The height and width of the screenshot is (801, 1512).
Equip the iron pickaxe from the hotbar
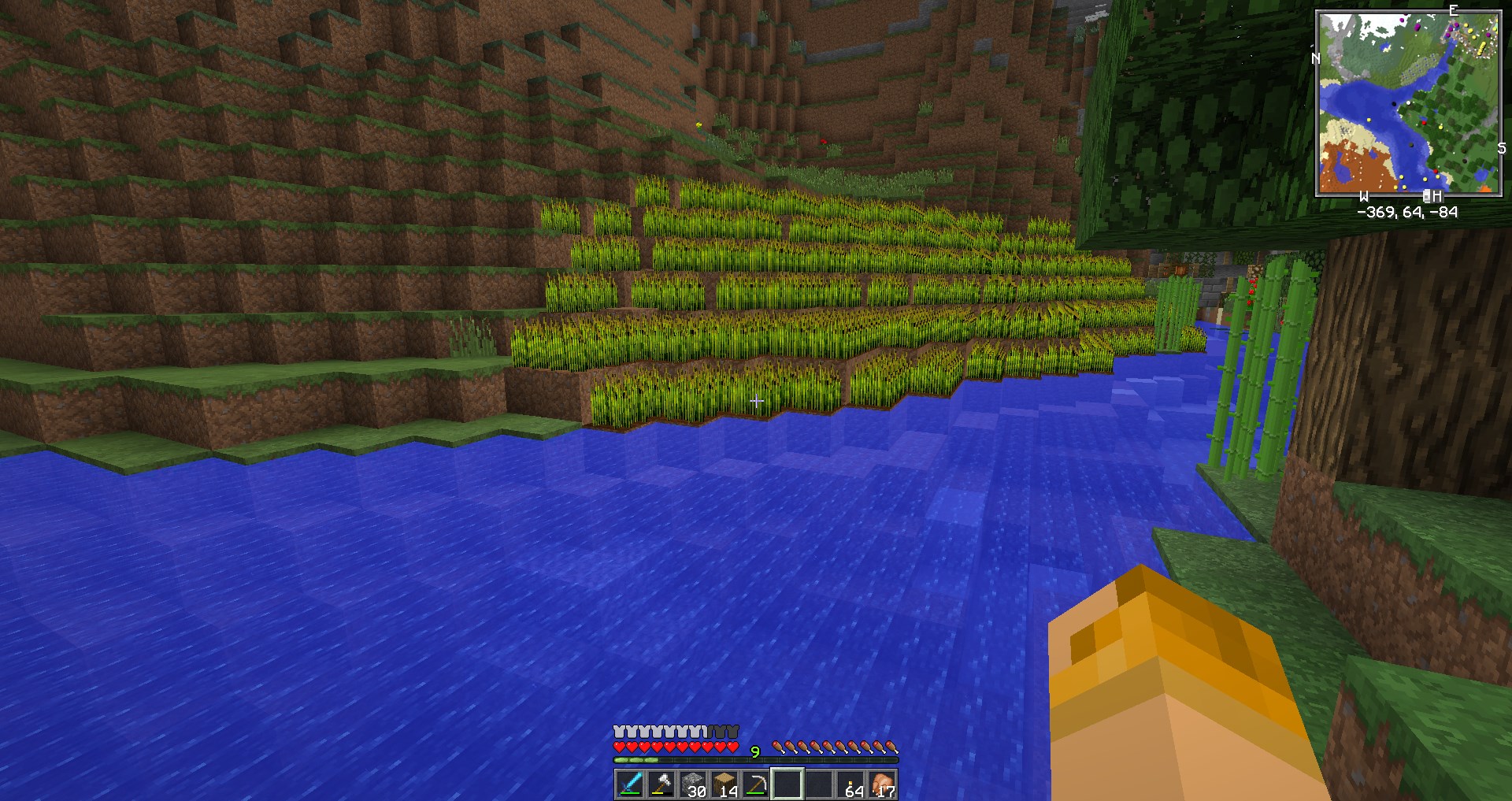(756, 784)
